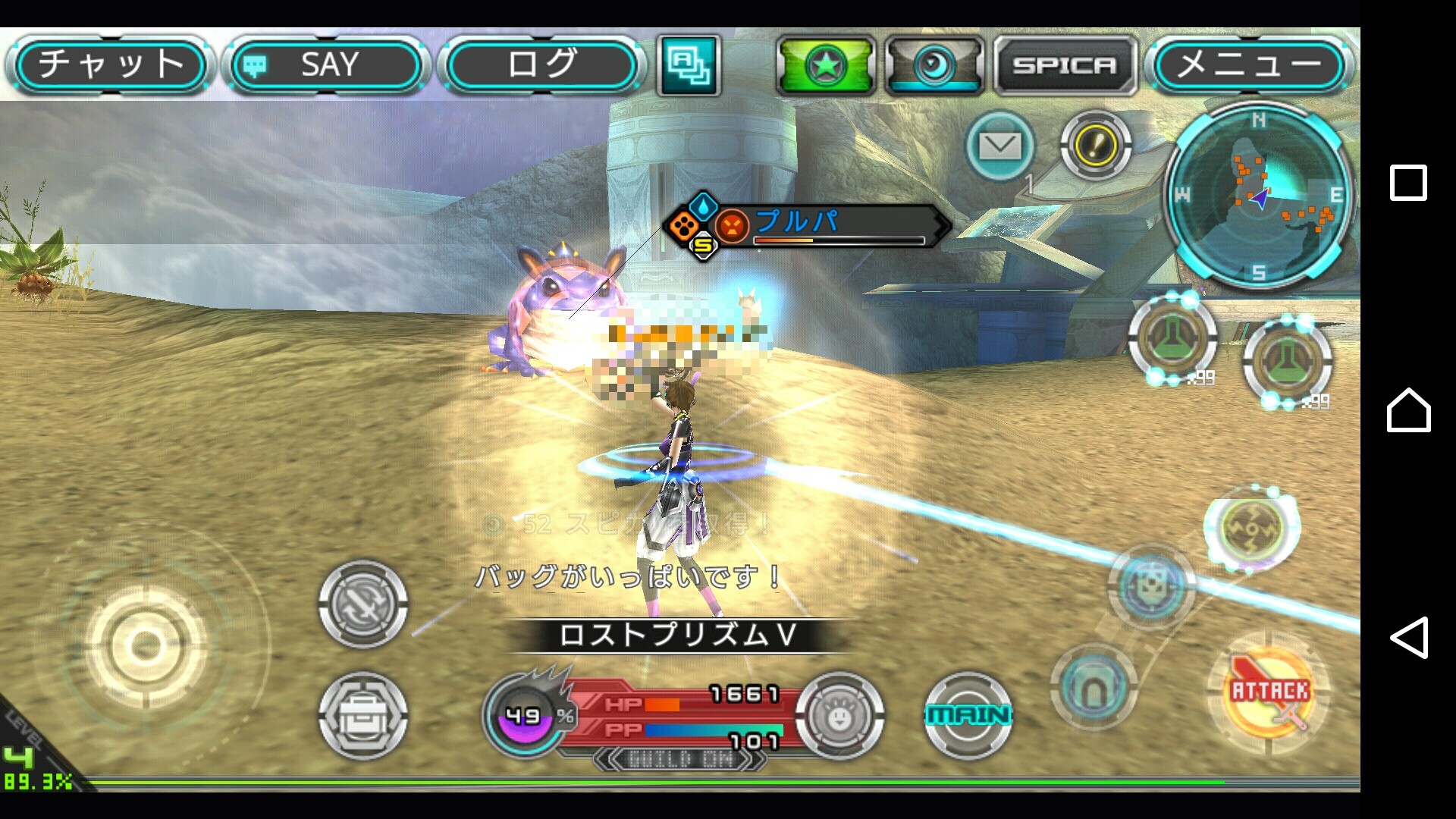The width and height of the screenshot is (1456, 819).
Task: Tap the teal arch jump button
Action: pos(1093,686)
